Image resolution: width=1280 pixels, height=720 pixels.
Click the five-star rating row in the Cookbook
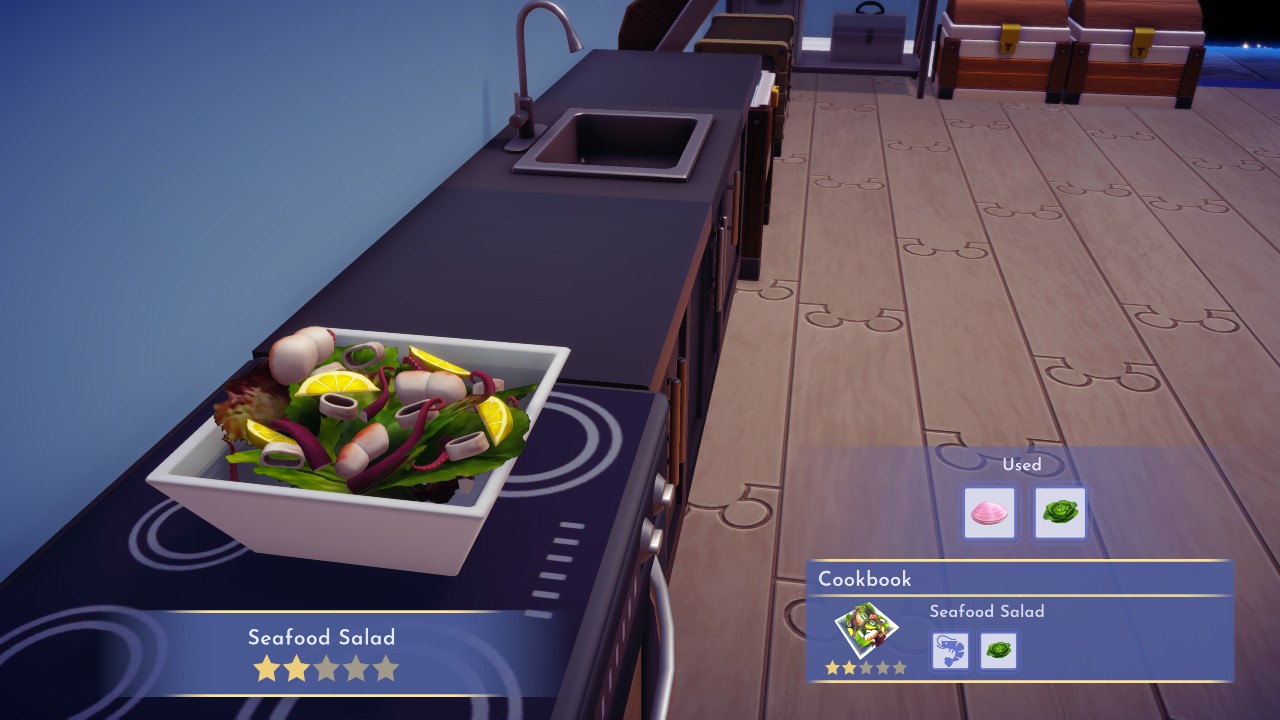pyautogui.click(x=867, y=666)
